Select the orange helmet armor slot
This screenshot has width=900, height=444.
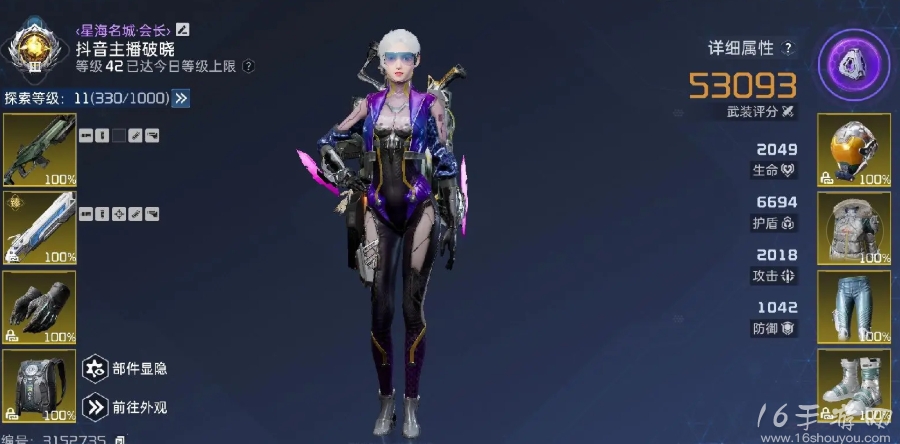(x=854, y=150)
